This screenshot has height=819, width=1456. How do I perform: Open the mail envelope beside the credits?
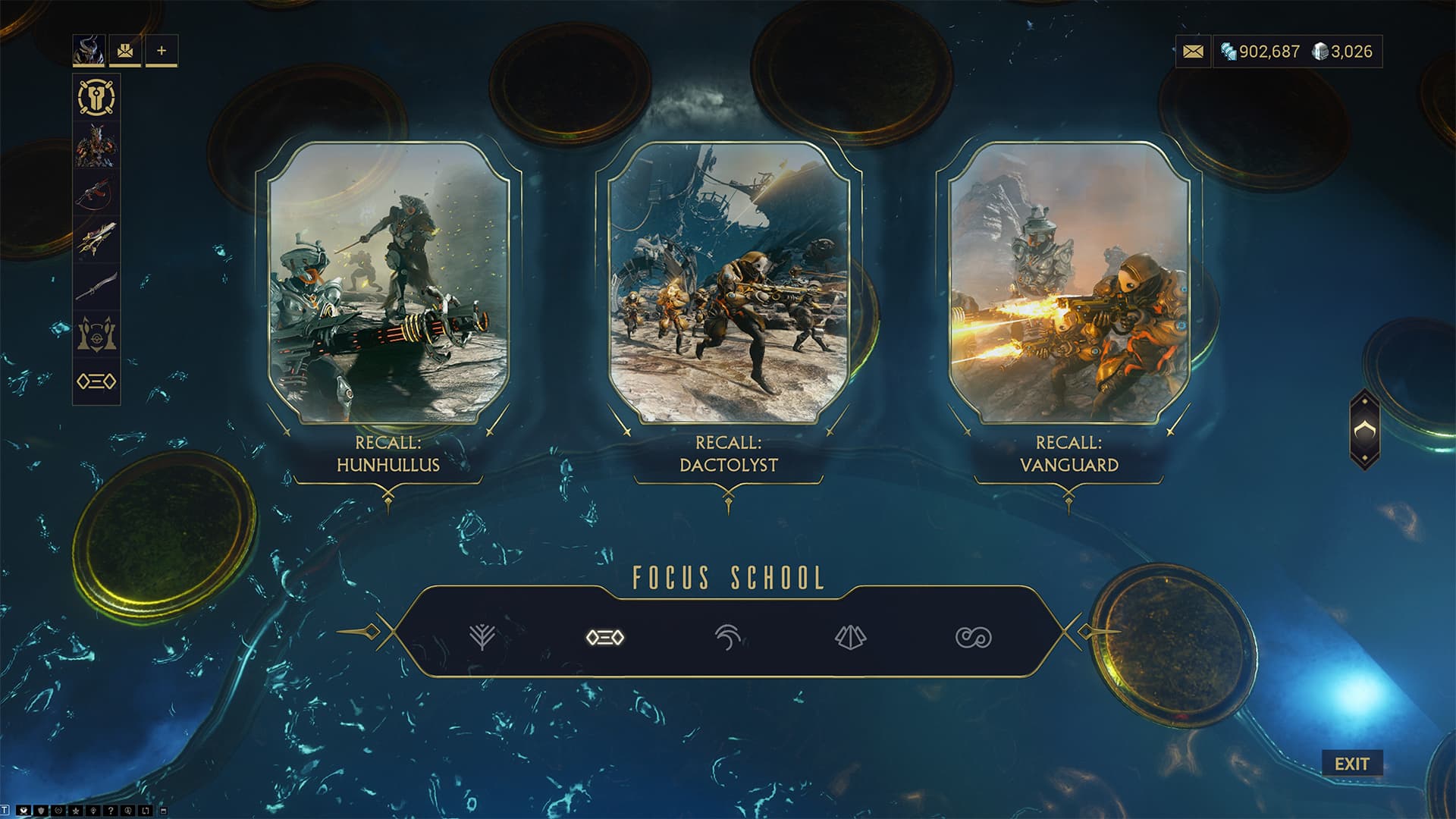[x=1193, y=52]
